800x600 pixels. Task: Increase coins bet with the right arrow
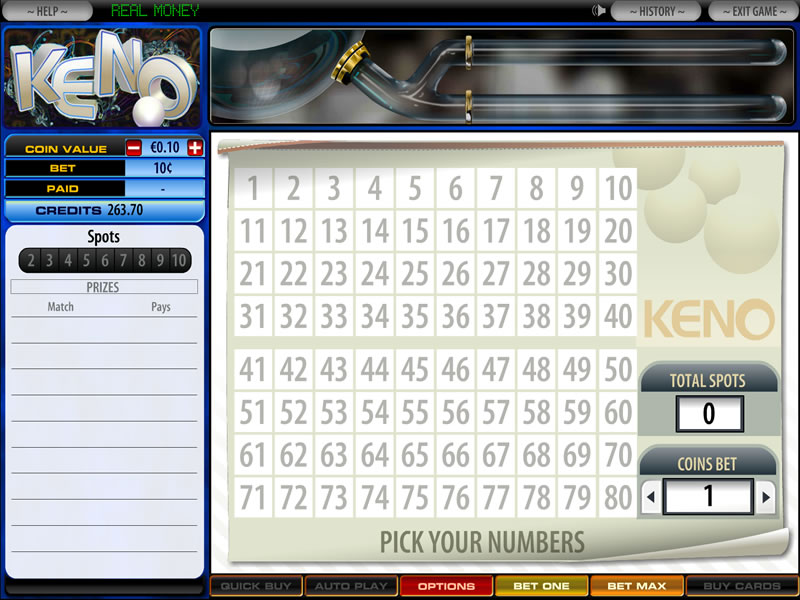(766, 496)
